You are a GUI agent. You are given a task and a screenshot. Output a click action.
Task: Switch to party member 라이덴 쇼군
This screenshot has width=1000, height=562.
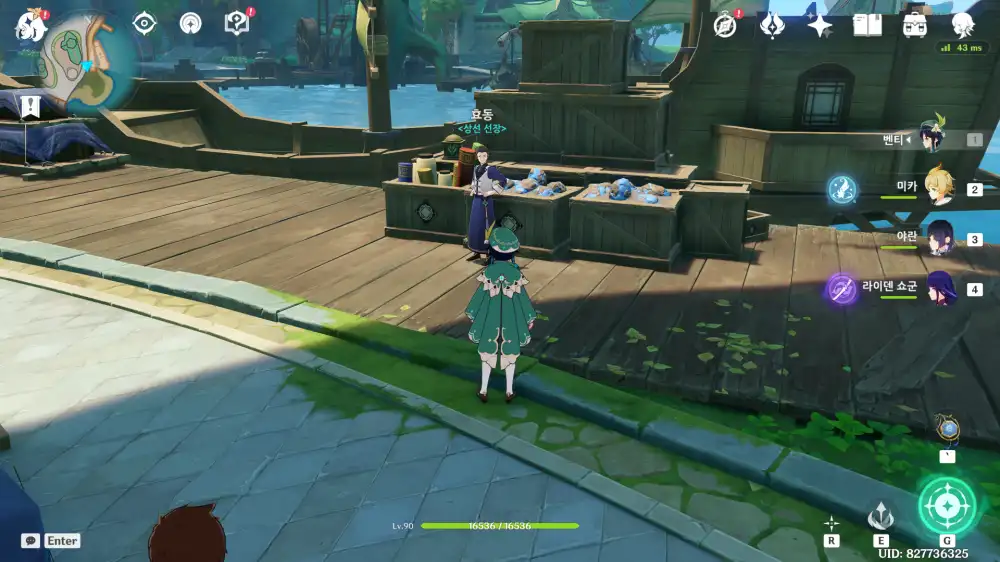pyautogui.click(x=936, y=289)
